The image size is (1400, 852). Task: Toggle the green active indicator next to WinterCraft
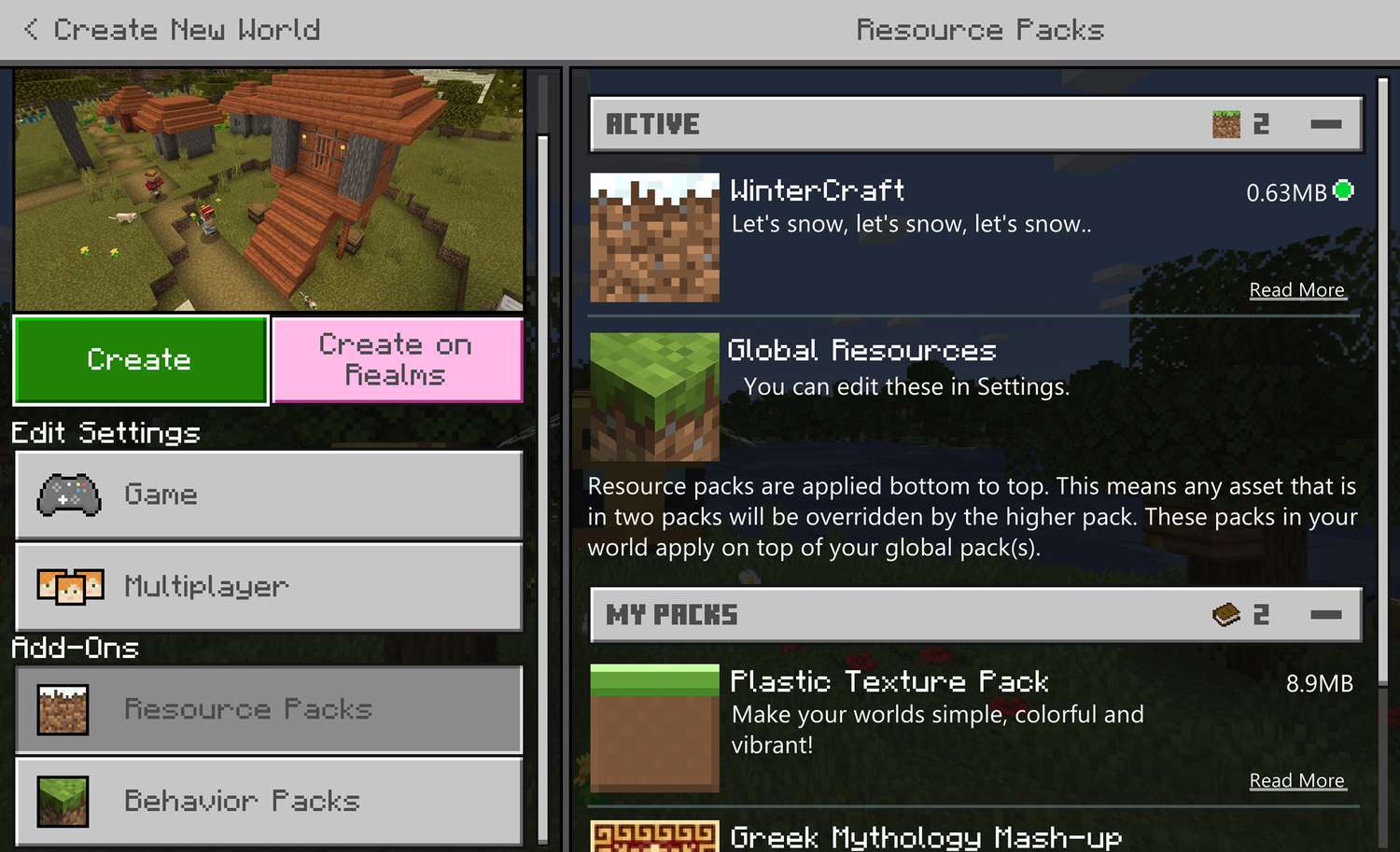1343,190
